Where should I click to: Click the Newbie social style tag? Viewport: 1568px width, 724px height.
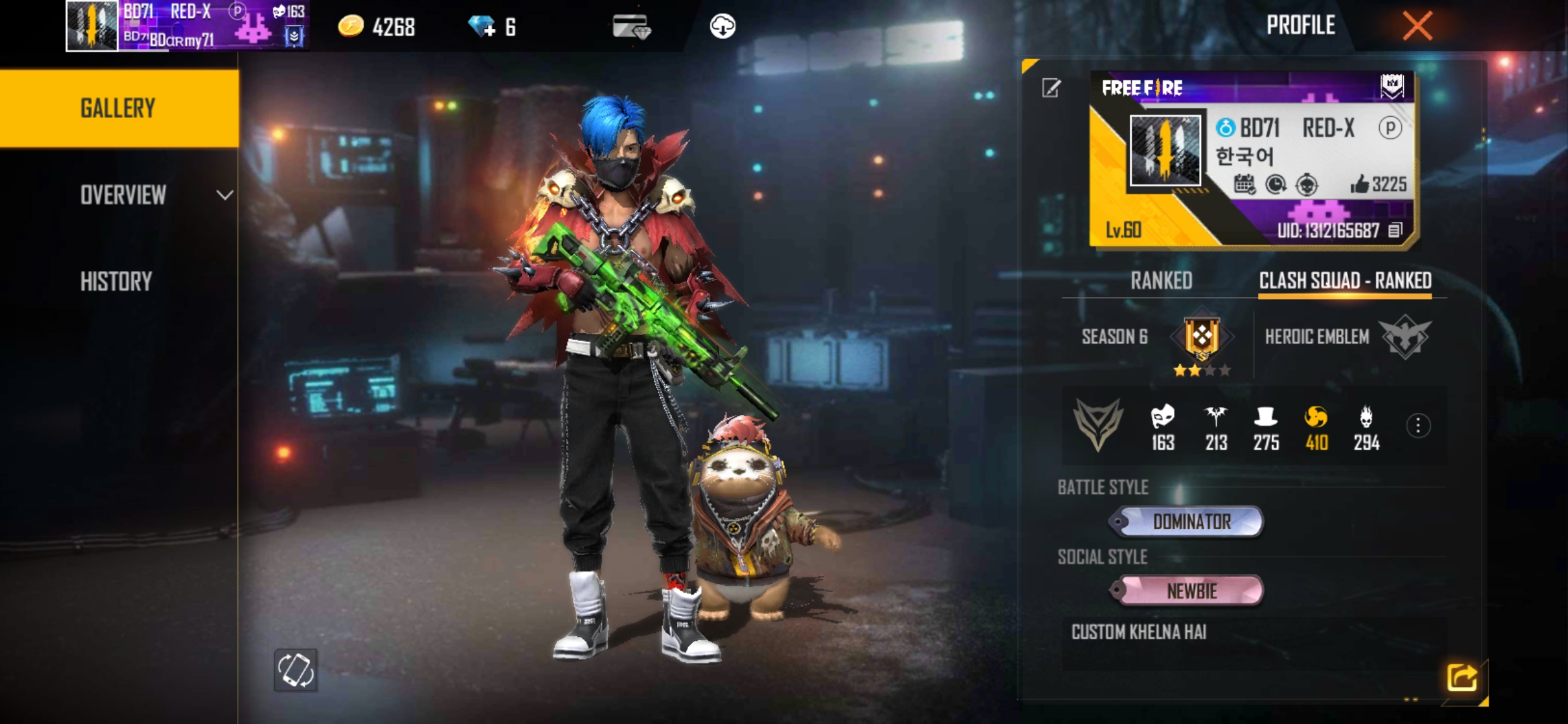click(x=1190, y=591)
